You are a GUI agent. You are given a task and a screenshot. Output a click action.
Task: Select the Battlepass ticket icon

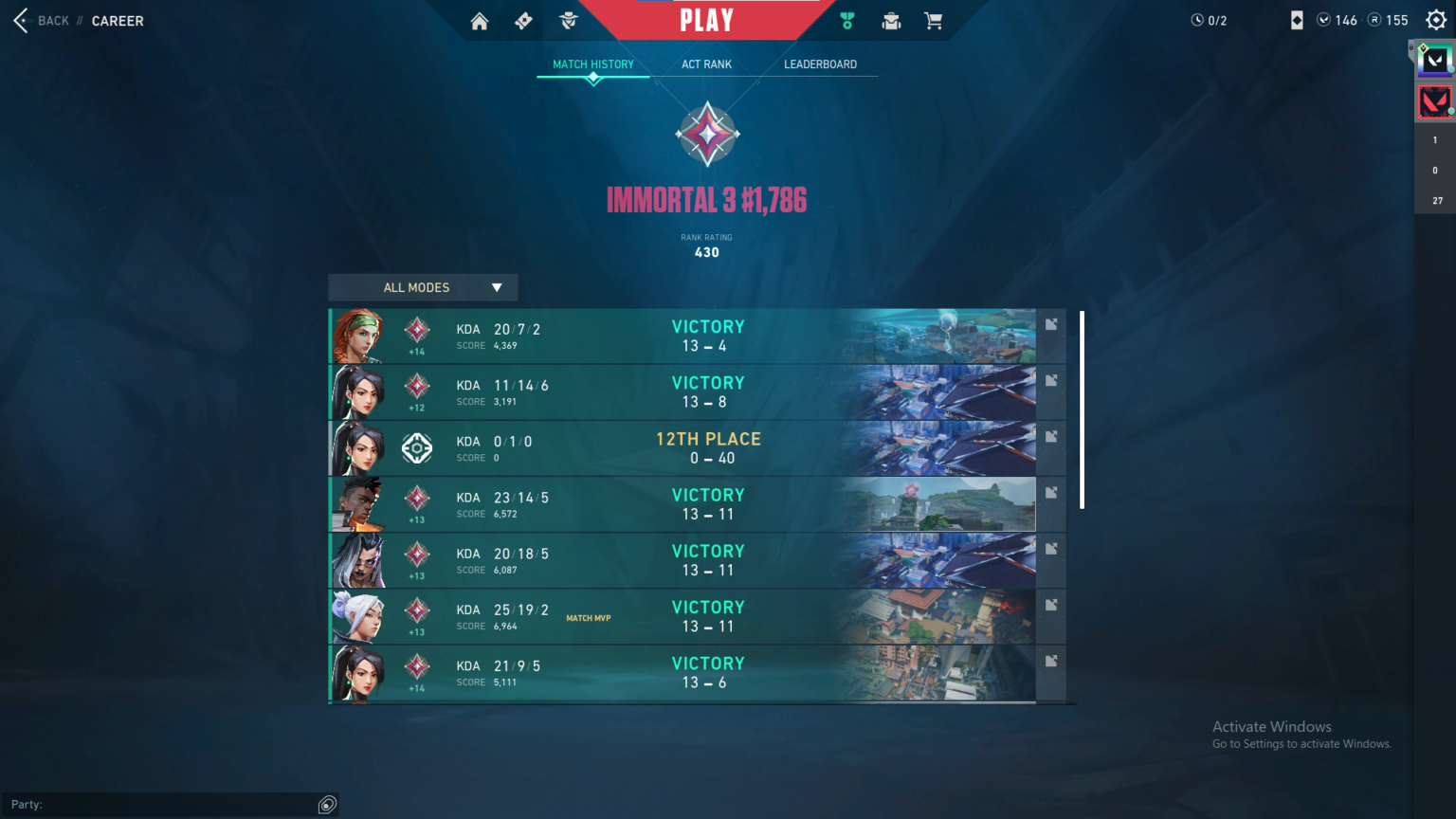point(522,20)
